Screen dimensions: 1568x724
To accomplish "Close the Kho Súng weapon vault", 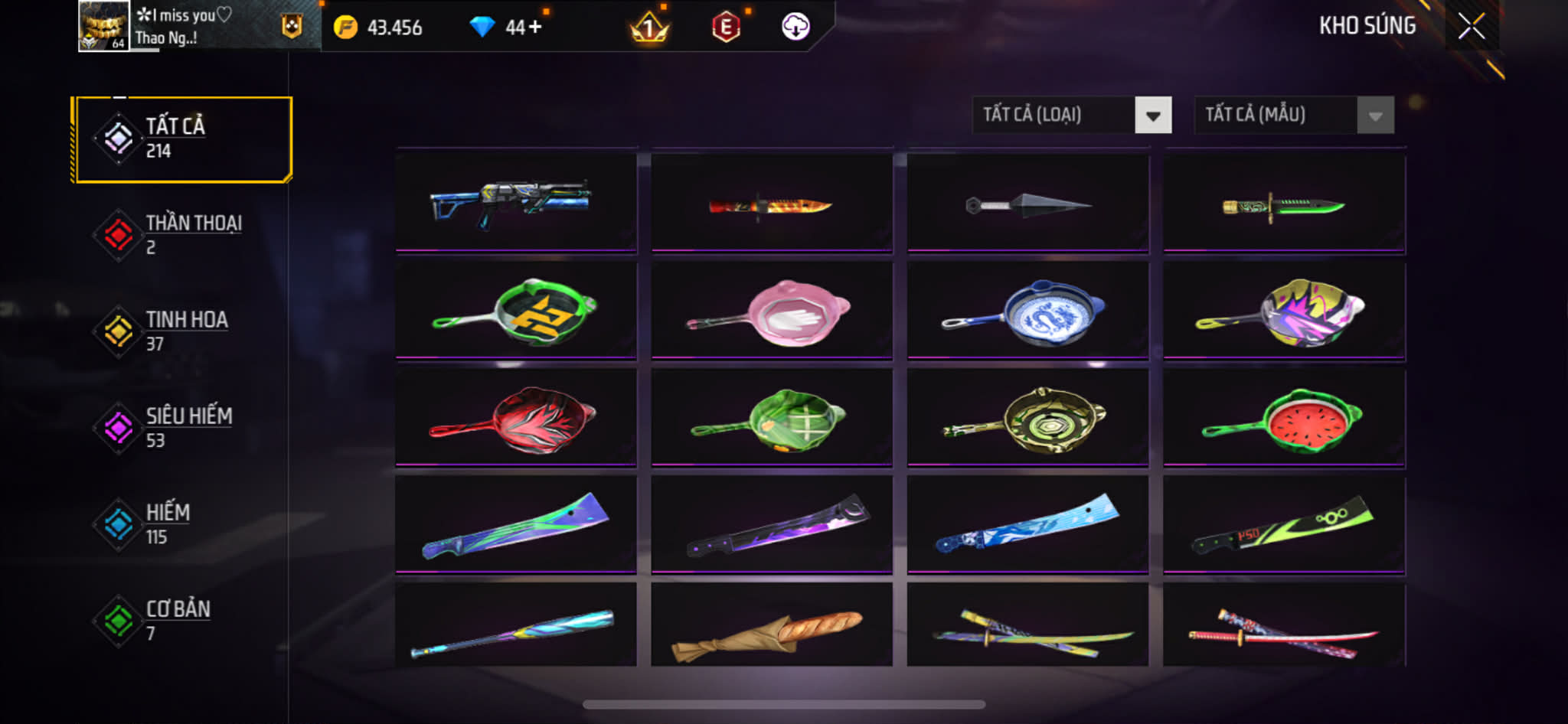I will pyautogui.click(x=1471, y=27).
